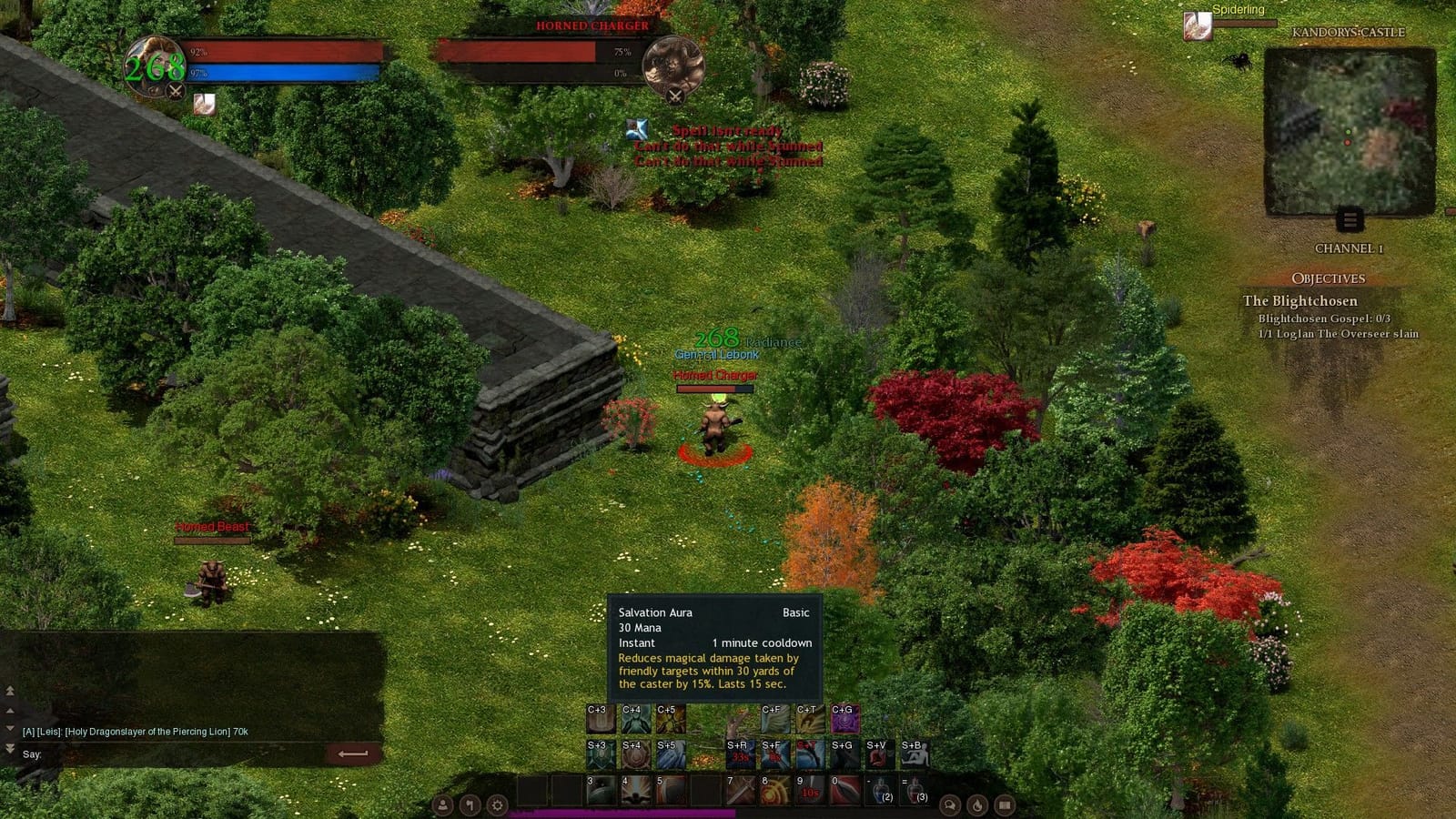Open the hamburger menu below the minimap
Viewport: 1456px width, 819px height.
[1350, 220]
